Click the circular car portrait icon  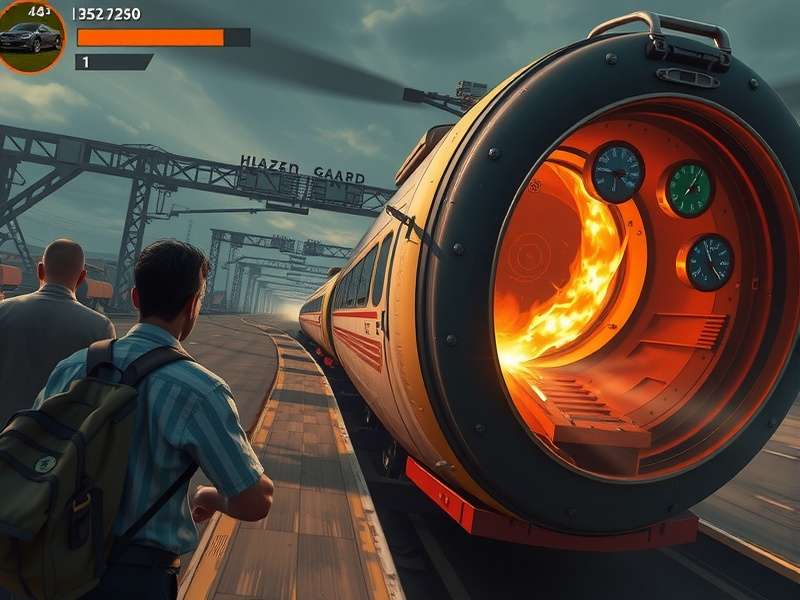click(x=29, y=36)
